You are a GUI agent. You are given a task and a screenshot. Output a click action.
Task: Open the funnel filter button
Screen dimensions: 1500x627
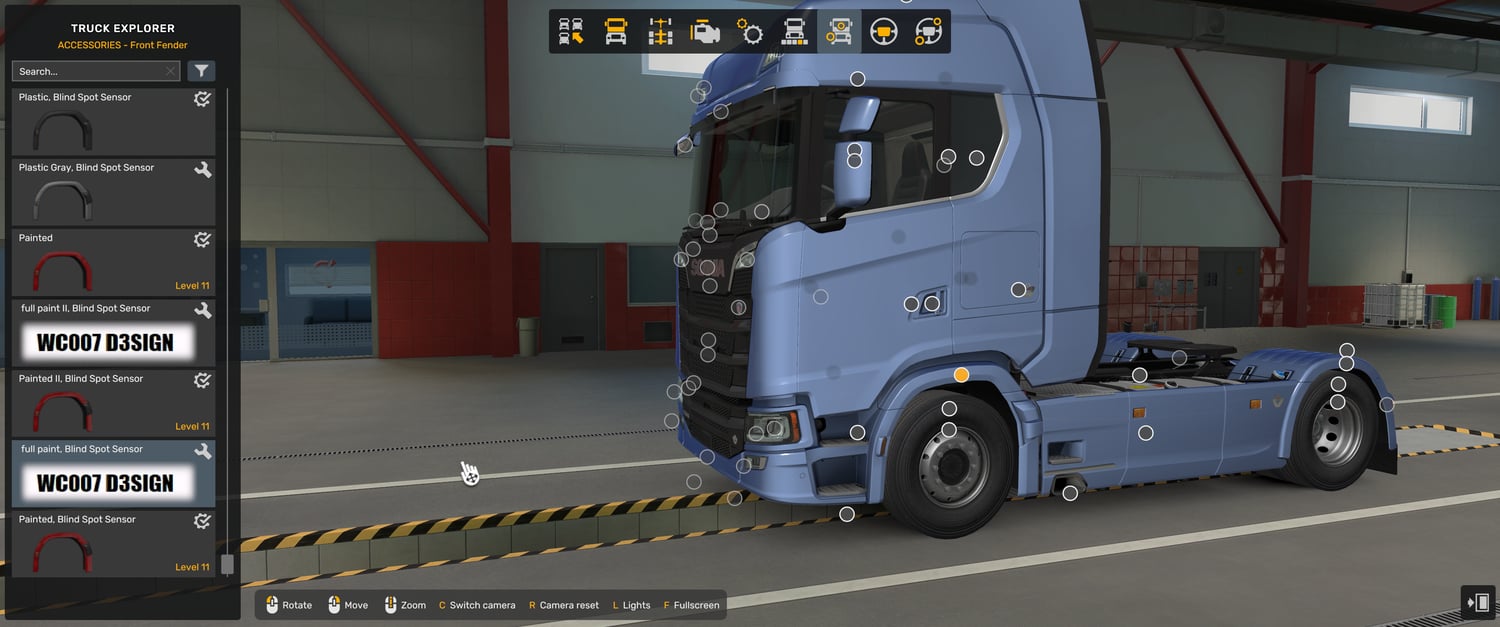[x=201, y=71]
